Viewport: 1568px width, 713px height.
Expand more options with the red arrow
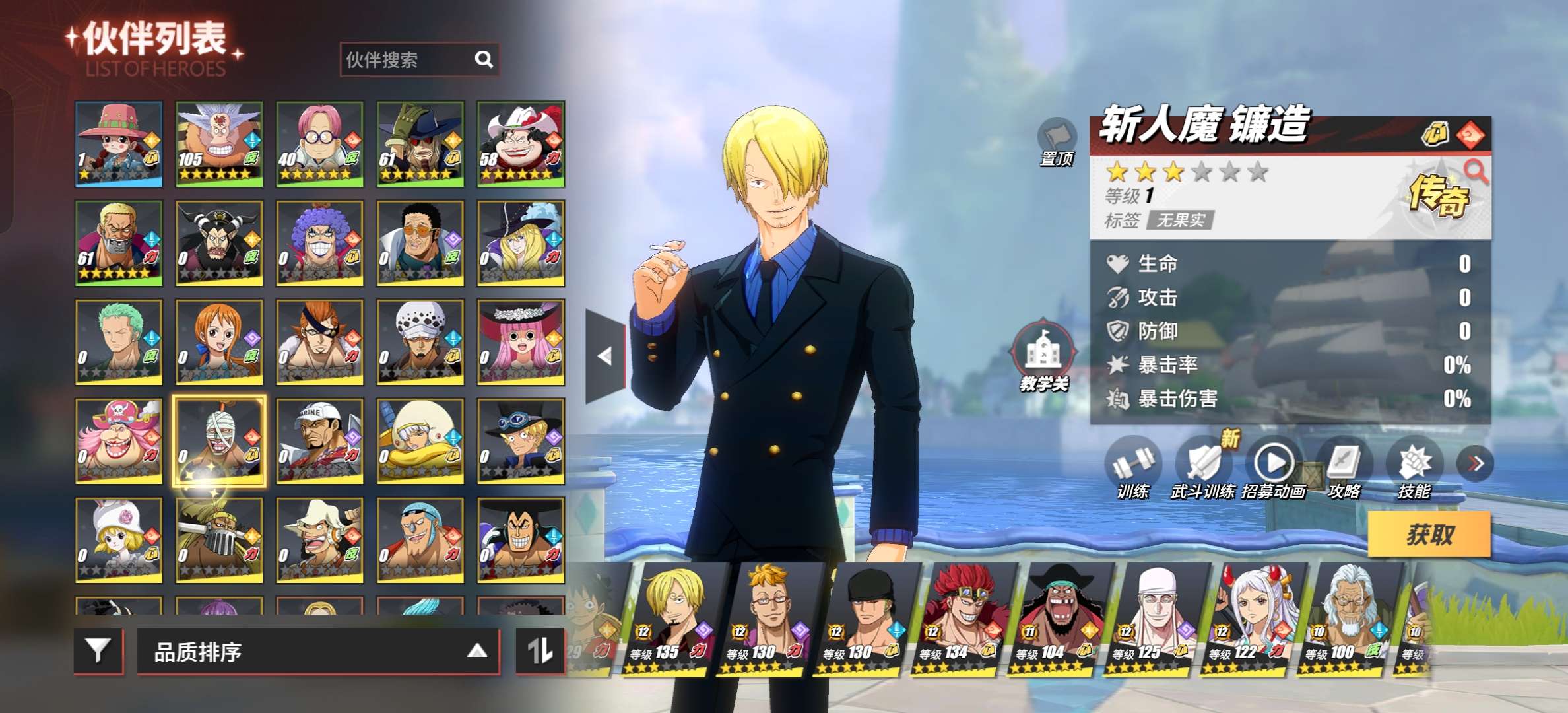pos(1476,463)
